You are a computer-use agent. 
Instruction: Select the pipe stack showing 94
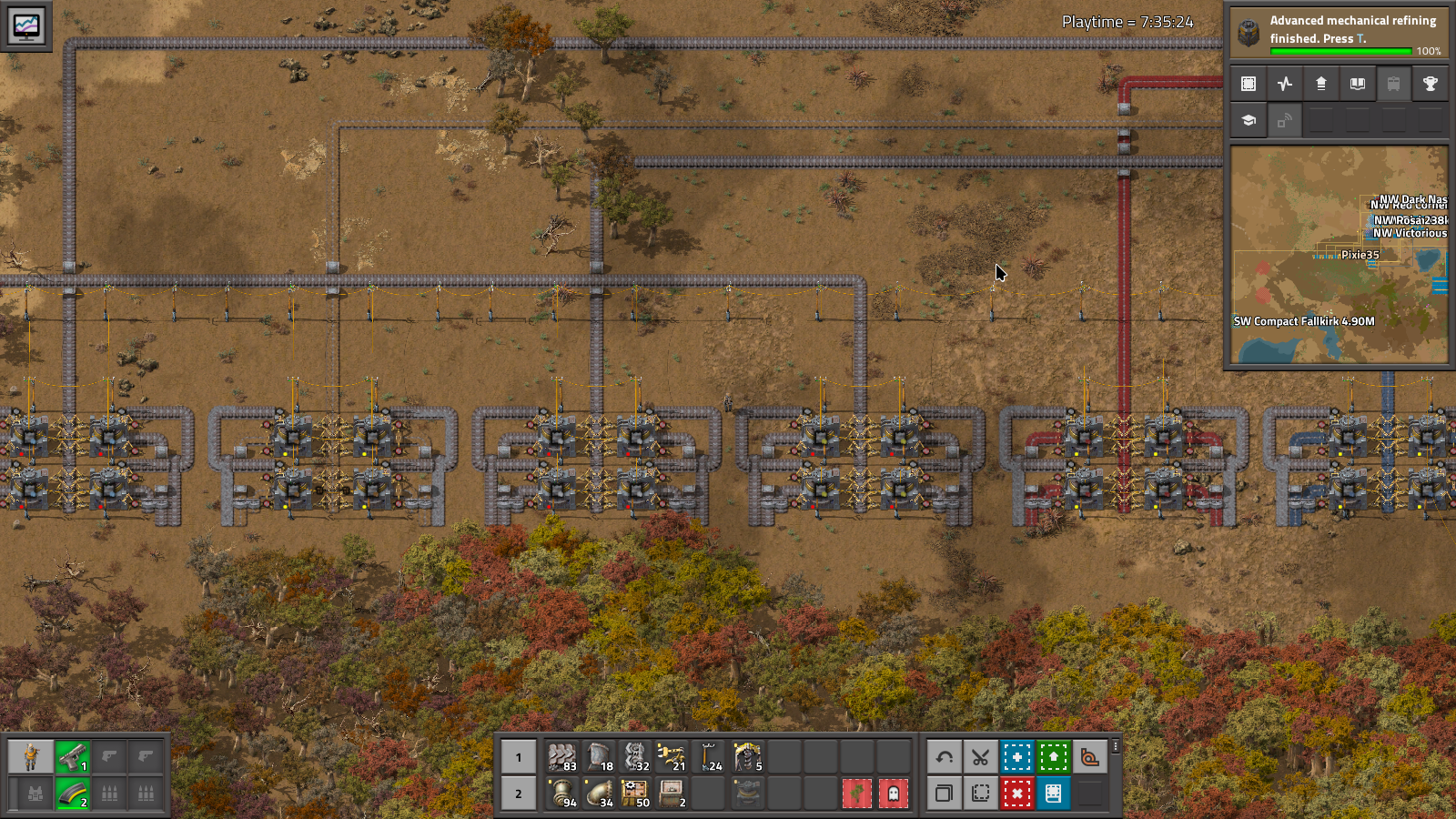(x=562, y=794)
